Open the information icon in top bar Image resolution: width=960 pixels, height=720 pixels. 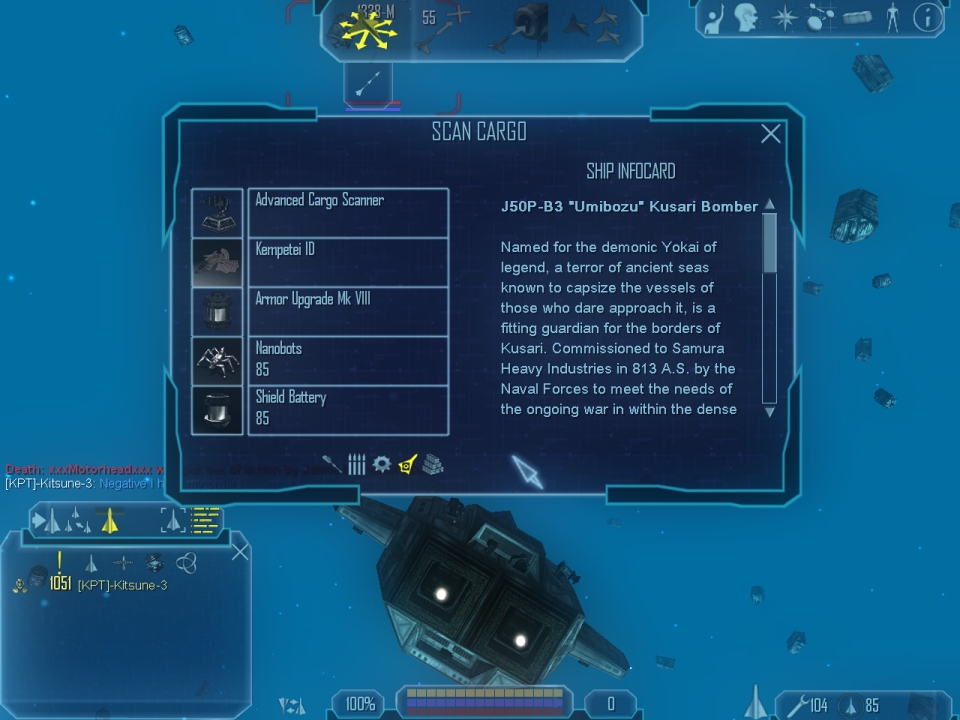pyautogui.click(x=927, y=17)
